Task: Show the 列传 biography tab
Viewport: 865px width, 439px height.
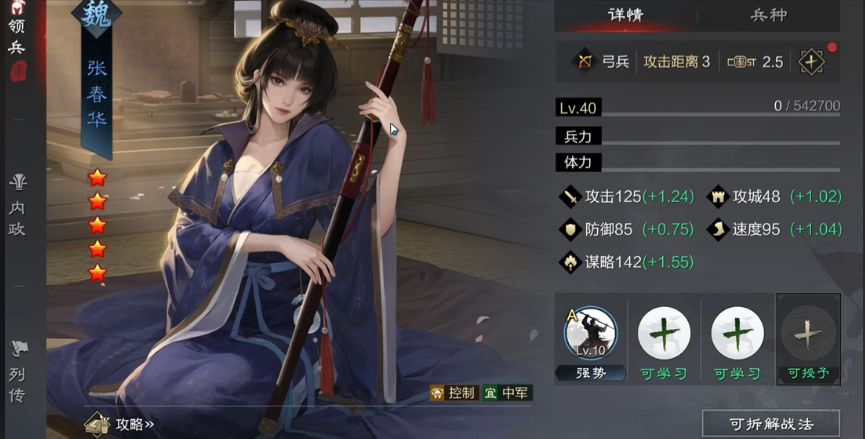Action: point(17,368)
